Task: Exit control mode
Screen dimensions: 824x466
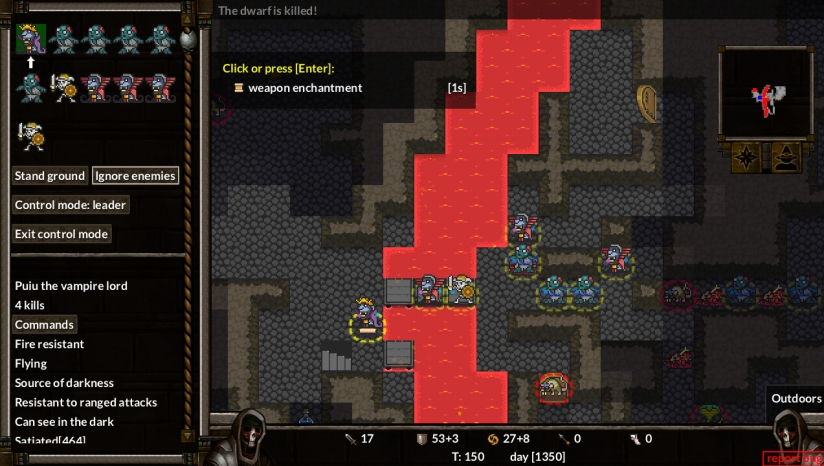Action: (62, 234)
